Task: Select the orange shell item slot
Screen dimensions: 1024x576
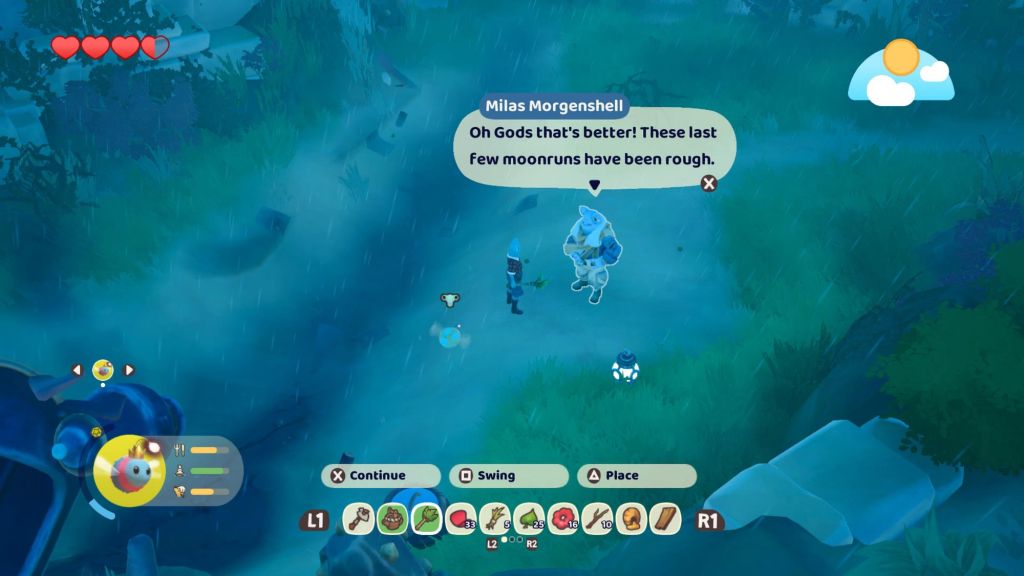Action: pyautogui.click(x=631, y=519)
